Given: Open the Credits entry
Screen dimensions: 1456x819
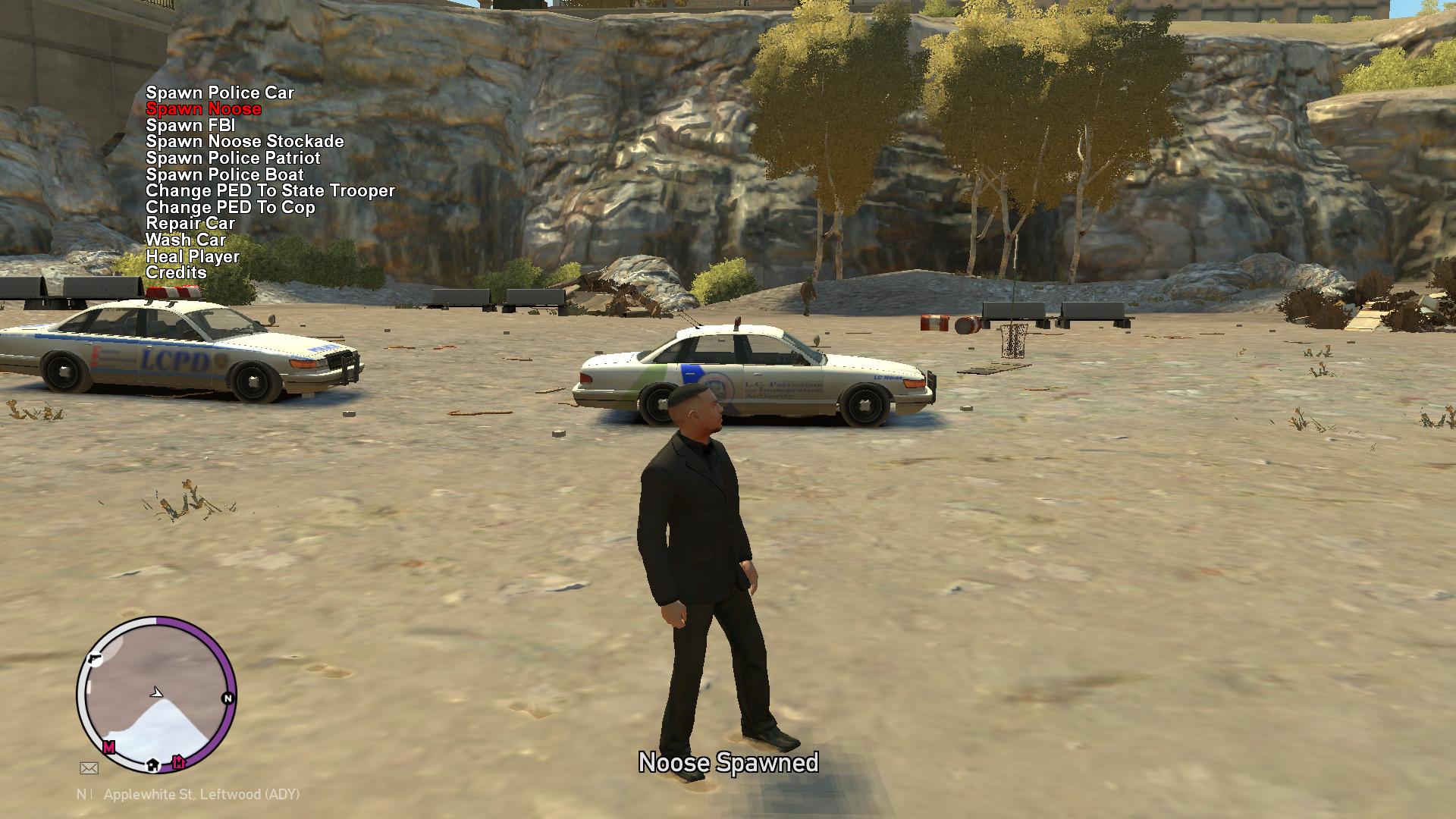Looking at the screenshot, I should click(176, 272).
